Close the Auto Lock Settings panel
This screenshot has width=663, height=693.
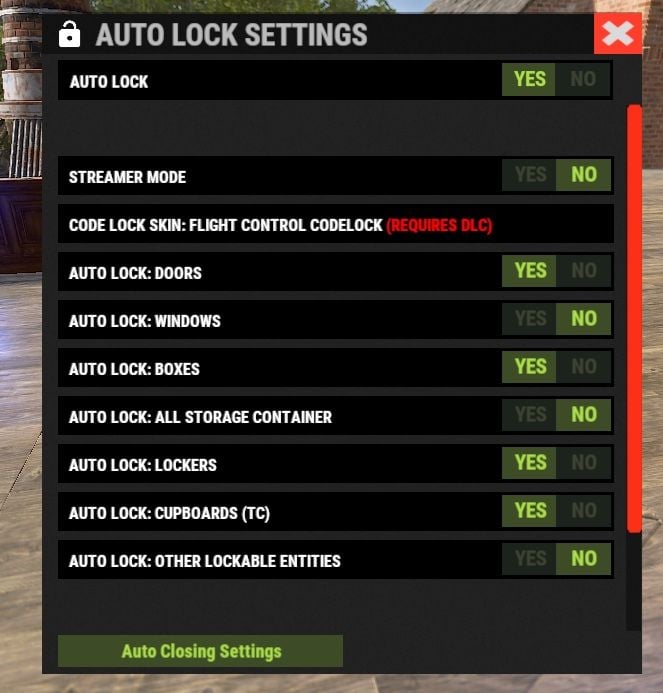(618, 34)
